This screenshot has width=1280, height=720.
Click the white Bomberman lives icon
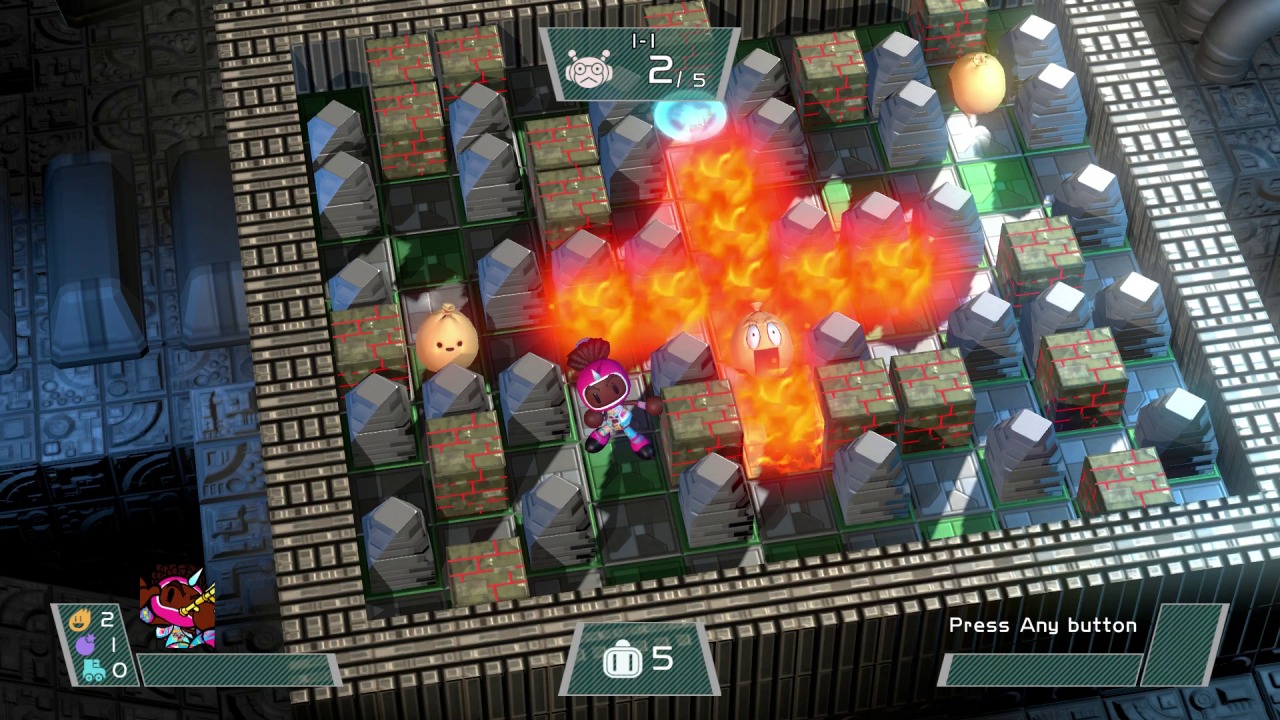pos(620,659)
